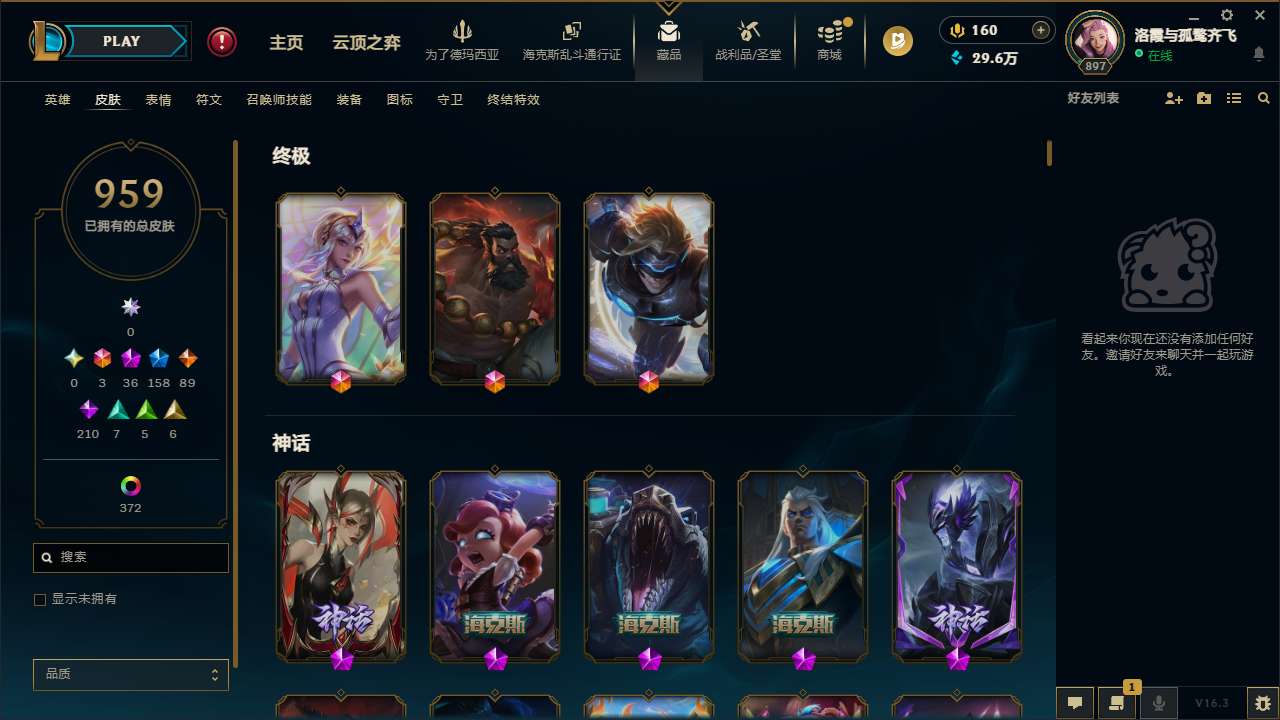Switch to the 表情 tab
This screenshot has width=1280, height=720.
158,99
